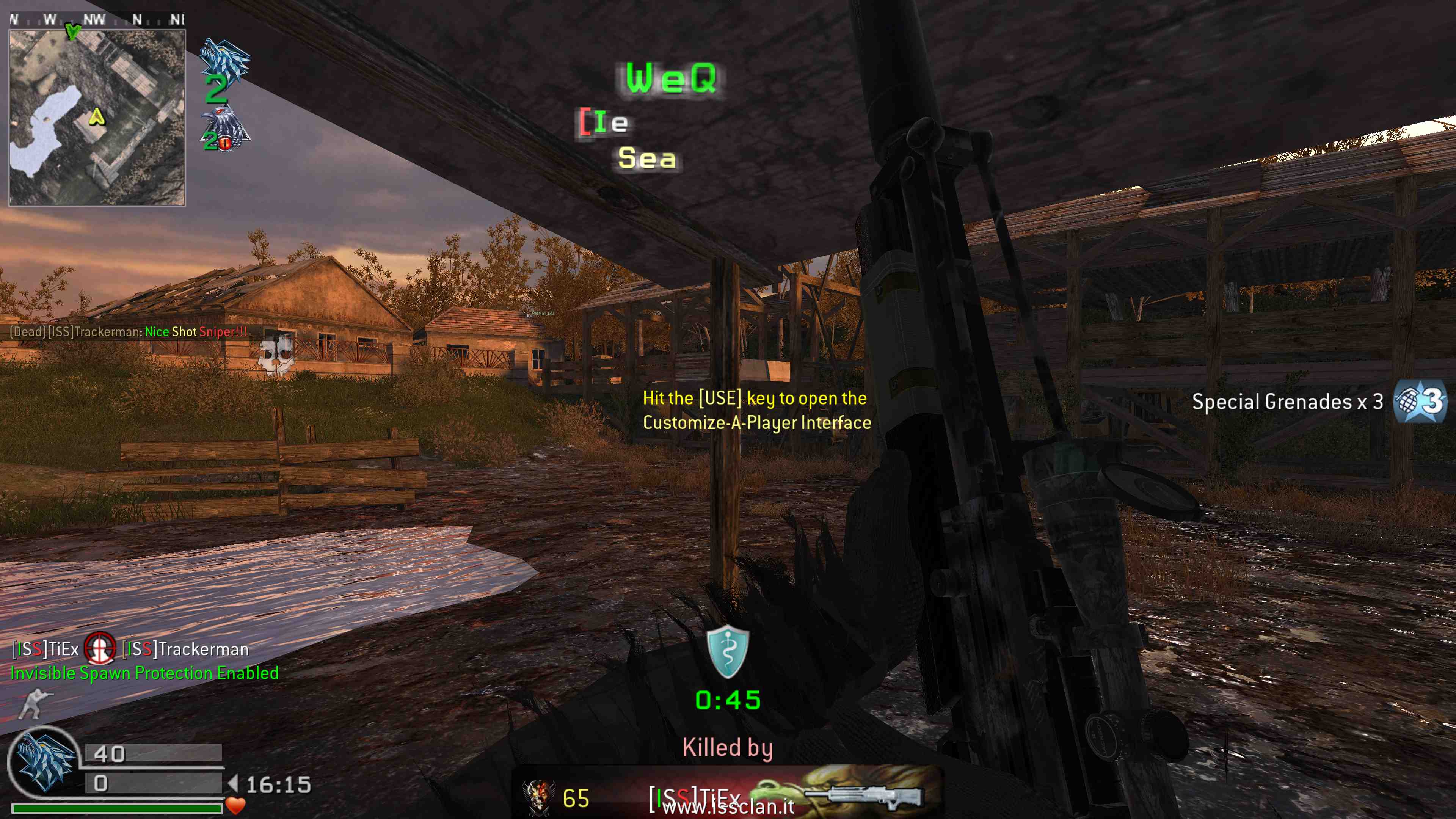The width and height of the screenshot is (1456, 819).
Task: Click the minimap in the corner
Action: click(x=97, y=118)
